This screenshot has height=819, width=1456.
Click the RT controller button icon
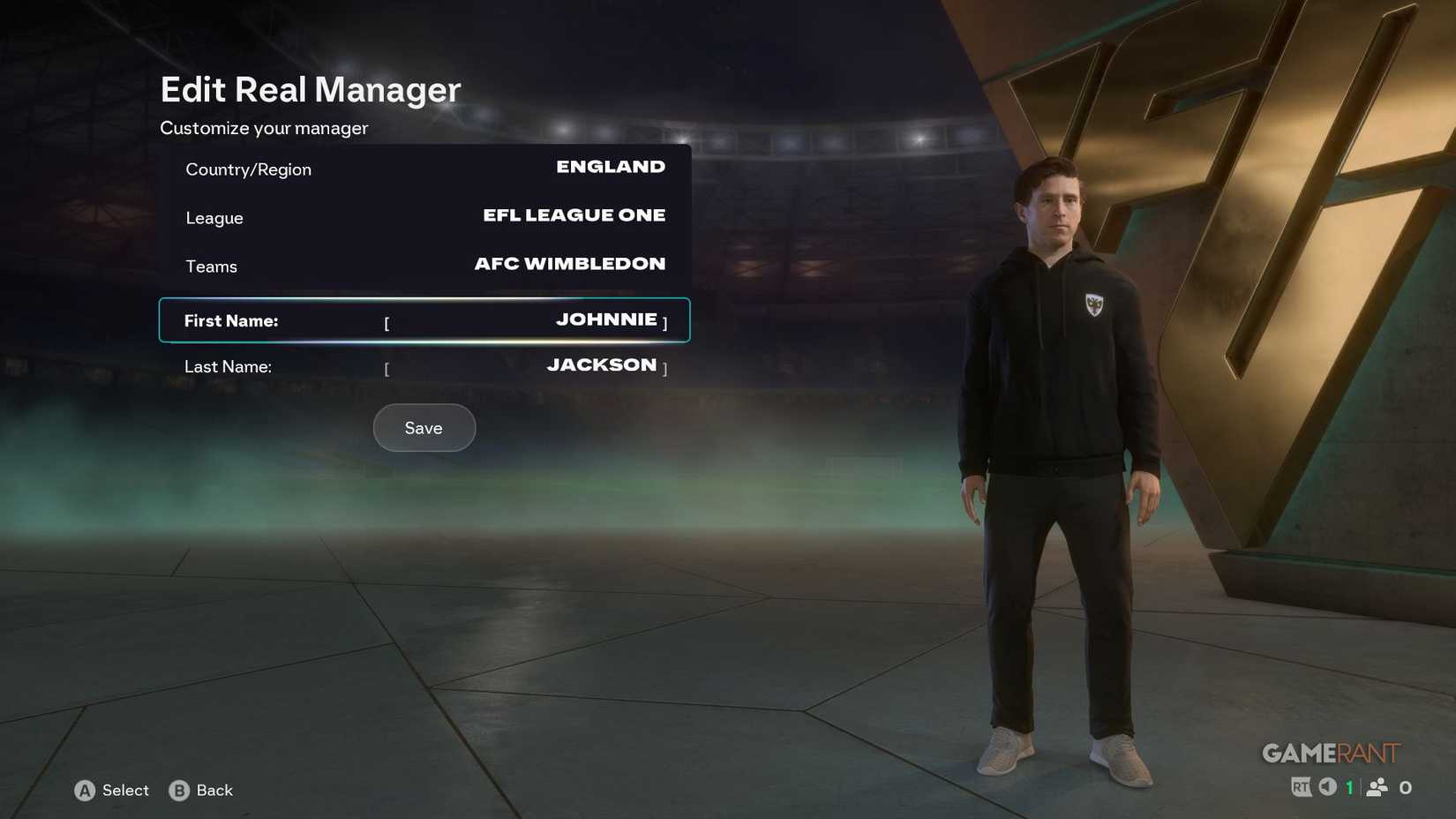coord(1302,786)
